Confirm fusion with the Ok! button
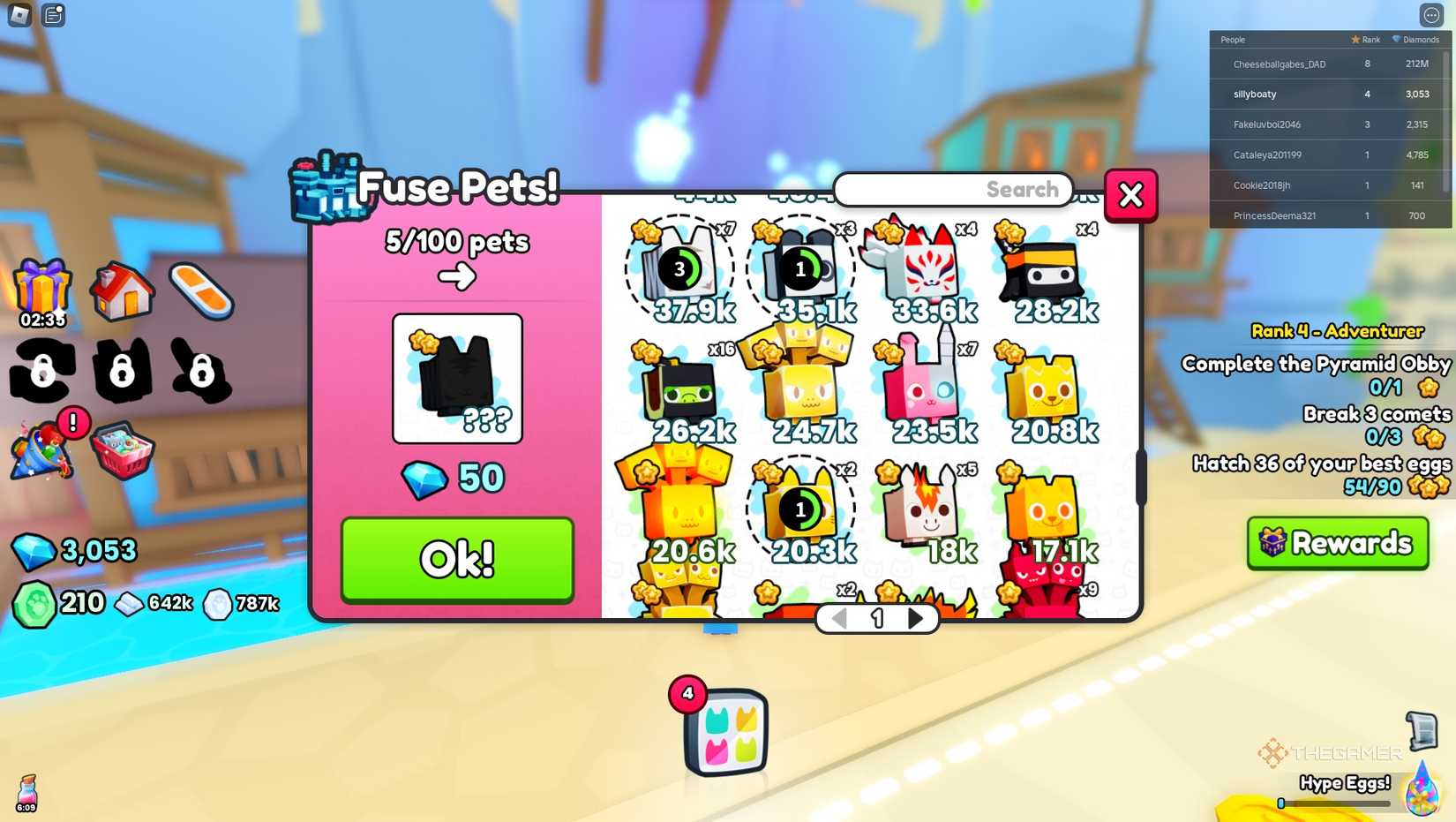 (x=456, y=559)
